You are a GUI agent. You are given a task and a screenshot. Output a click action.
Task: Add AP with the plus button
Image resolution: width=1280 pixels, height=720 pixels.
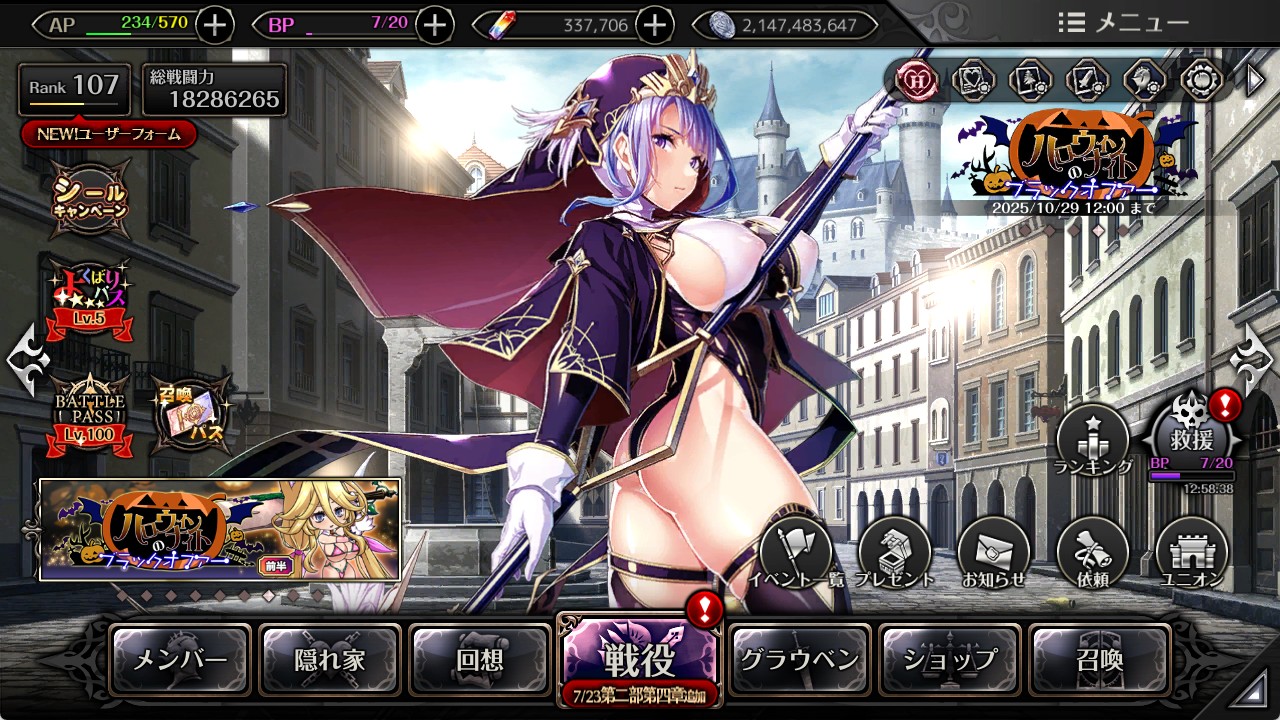coord(216,25)
